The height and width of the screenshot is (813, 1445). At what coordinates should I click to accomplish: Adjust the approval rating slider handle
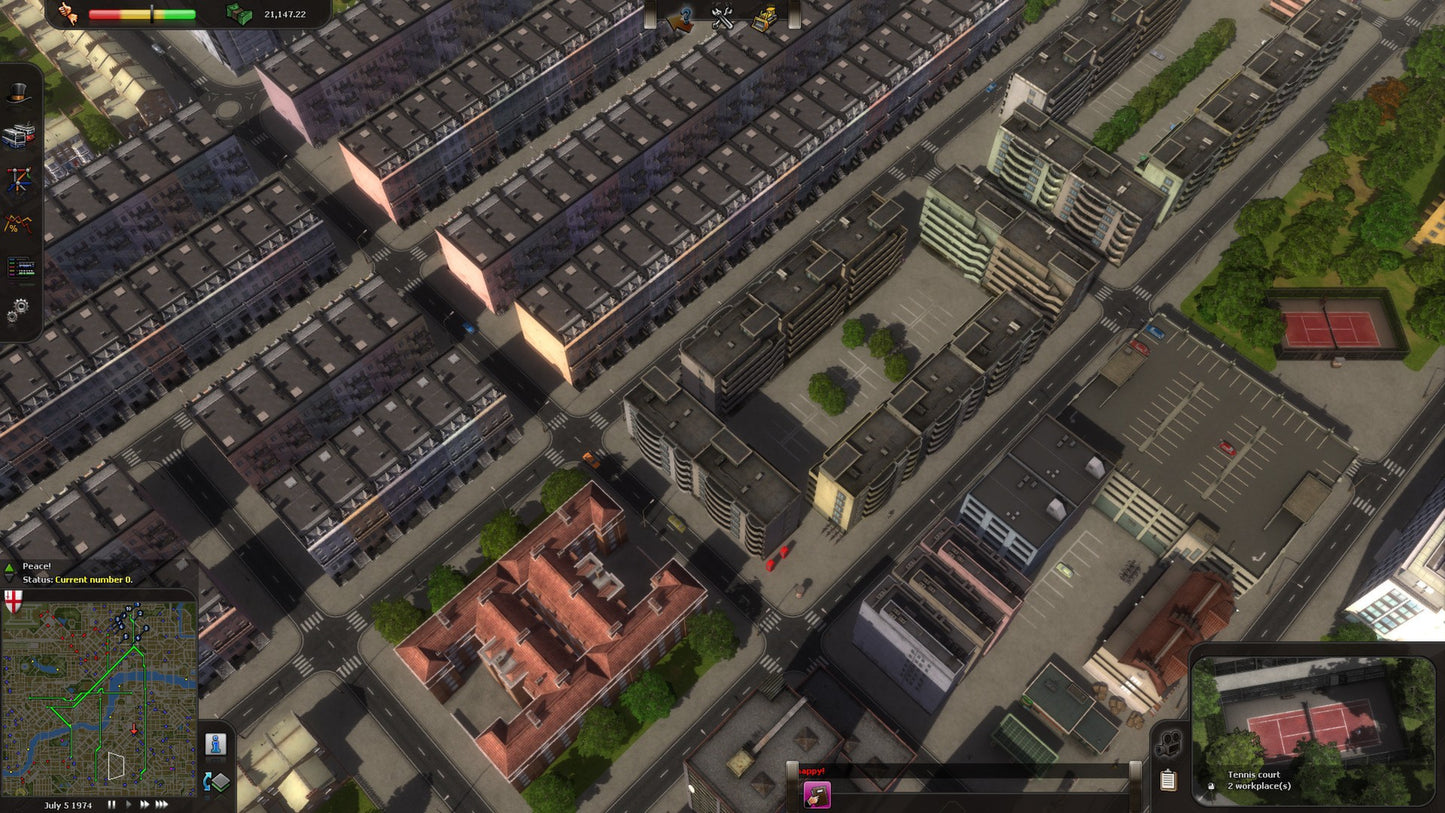[150, 13]
